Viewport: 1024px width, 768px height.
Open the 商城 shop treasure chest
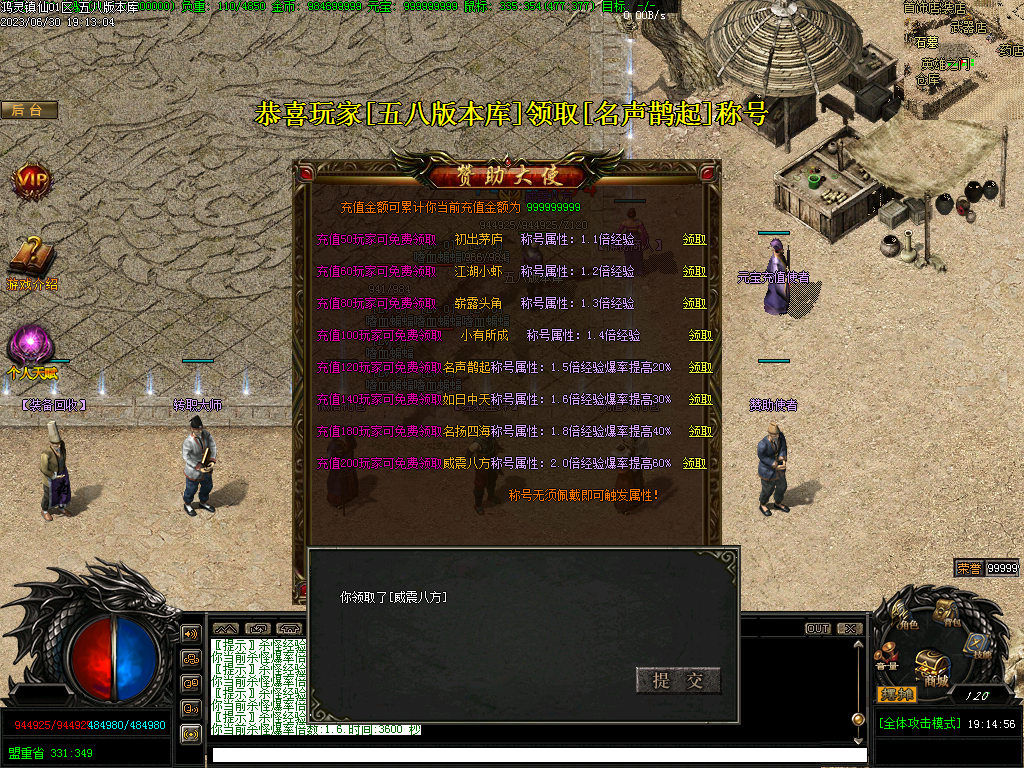coord(931,664)
